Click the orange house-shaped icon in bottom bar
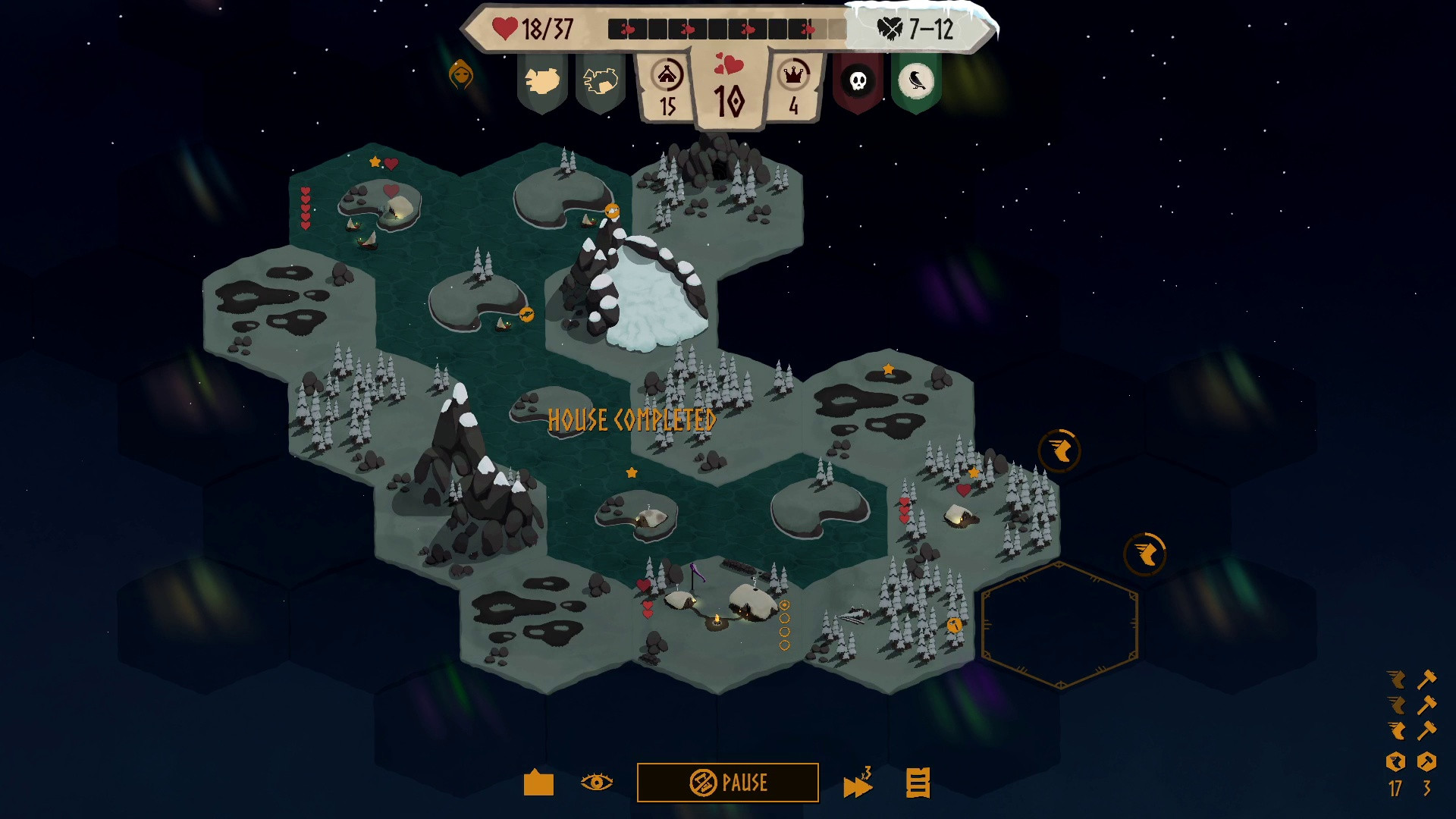 (538, 783)
